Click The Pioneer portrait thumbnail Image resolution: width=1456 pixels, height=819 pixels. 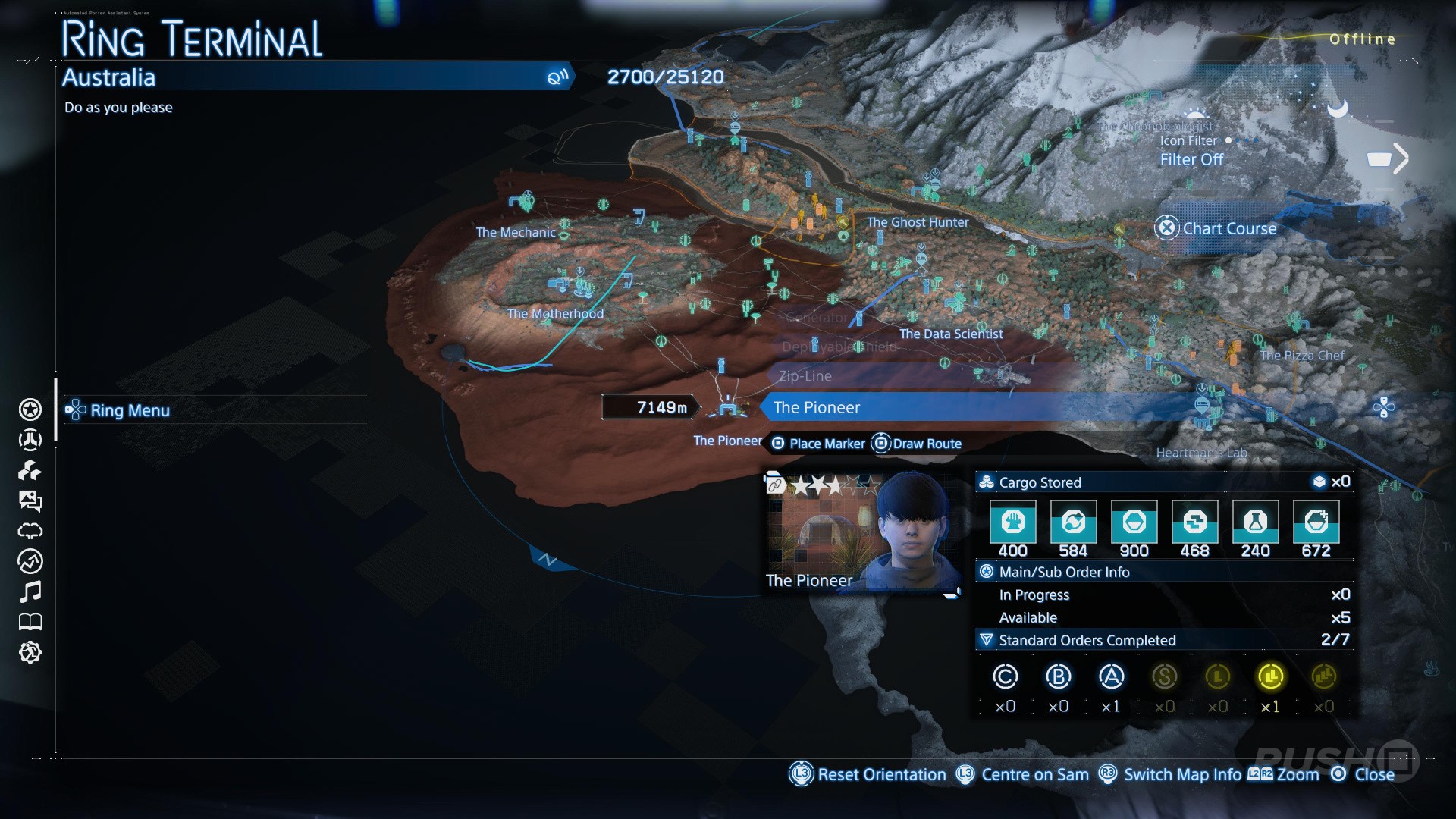(x=861, y=531)
